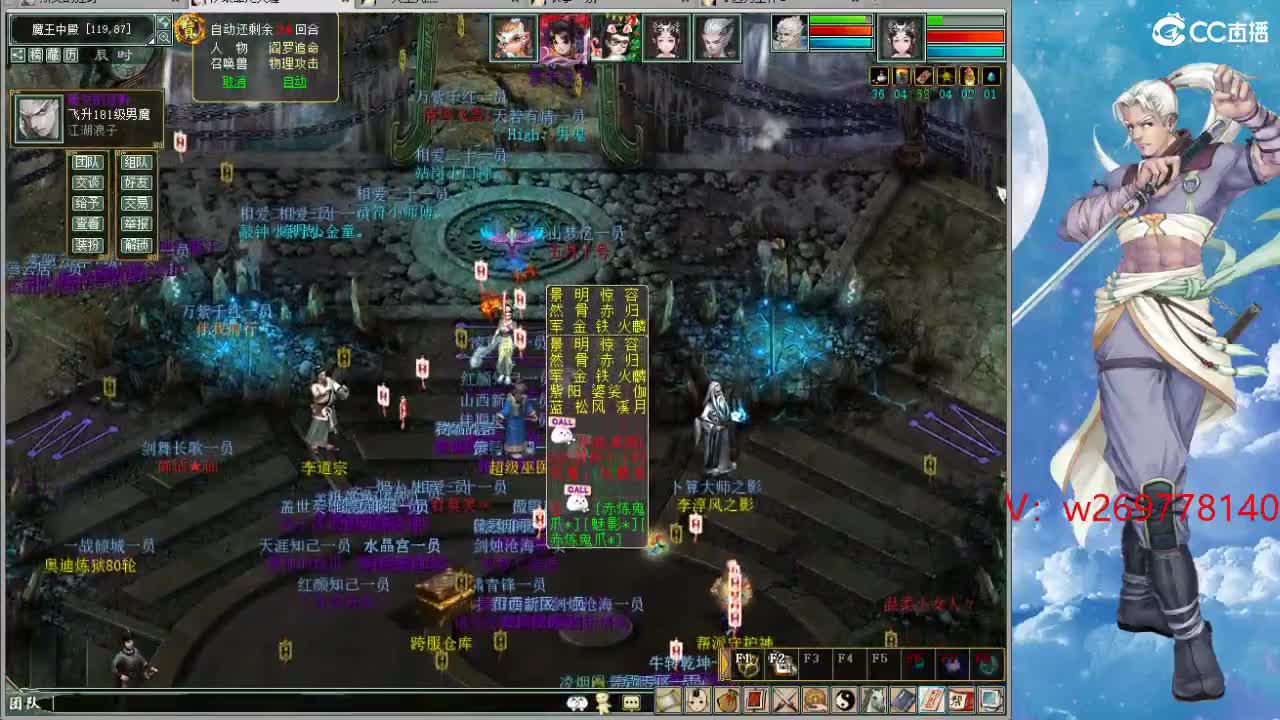Select 组队 in the left player menu

[x=137, y=161]
